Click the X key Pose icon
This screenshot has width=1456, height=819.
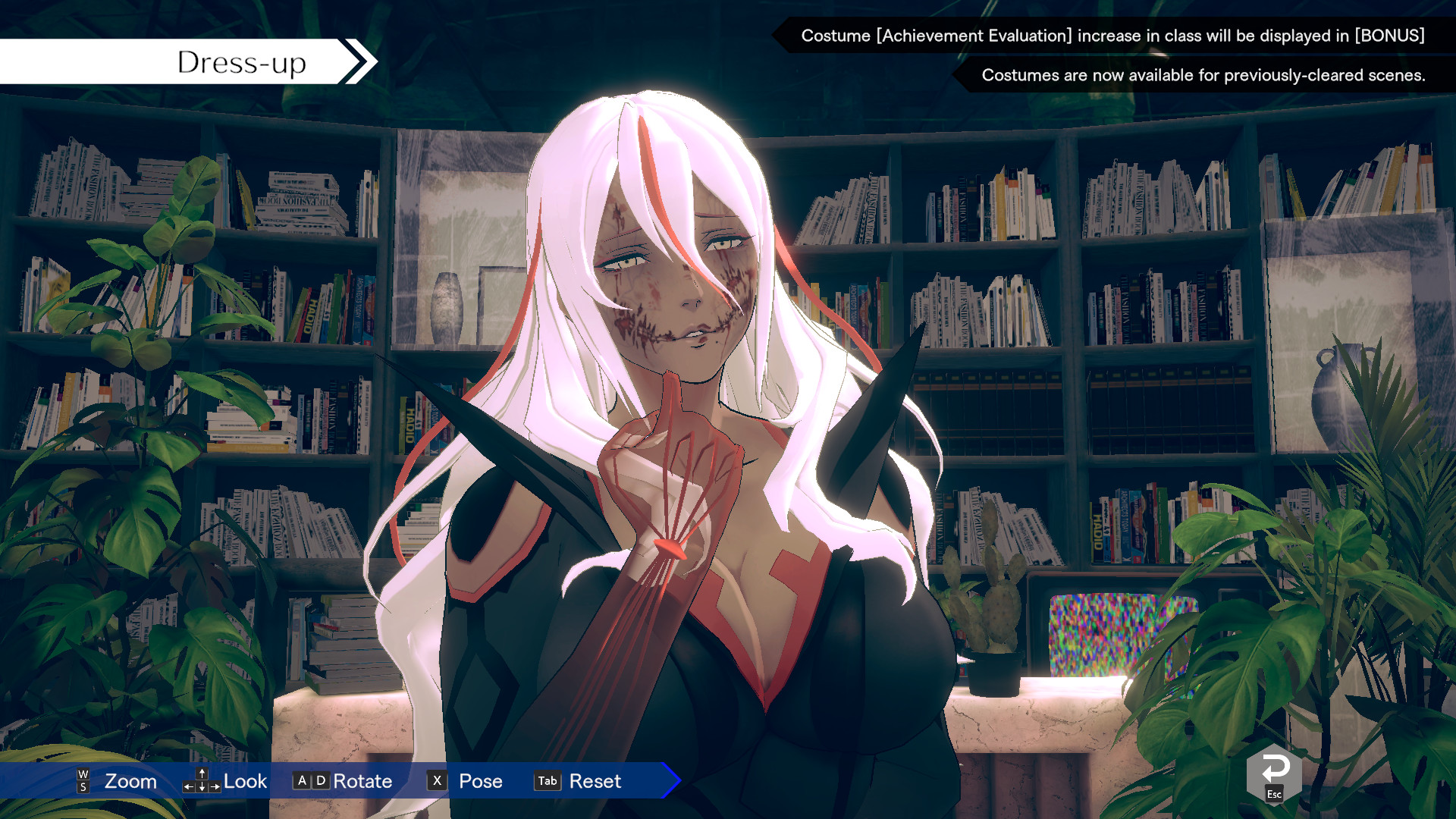tap(436, 781)
